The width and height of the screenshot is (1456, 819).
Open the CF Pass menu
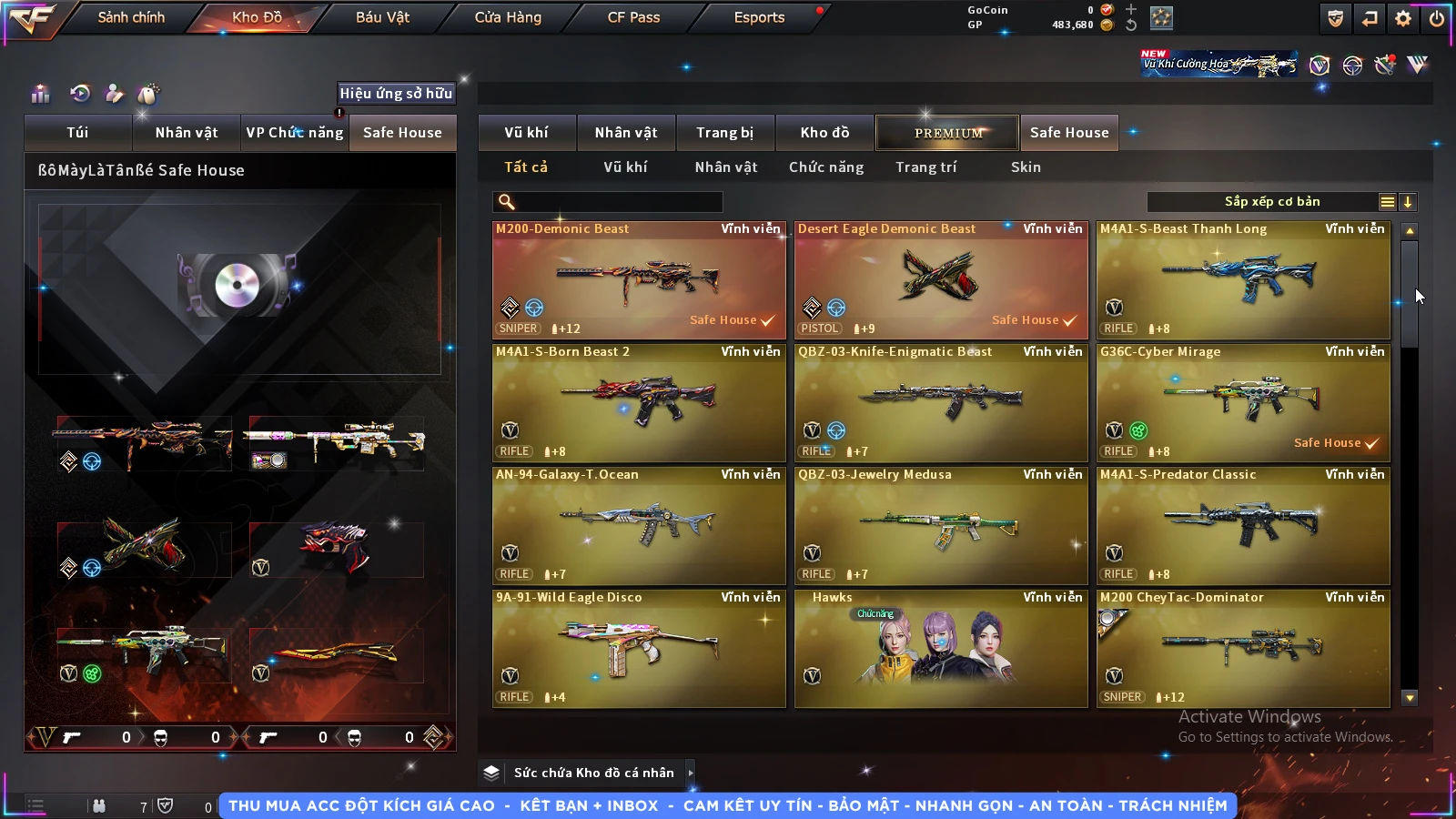click(x=633, y=17)
